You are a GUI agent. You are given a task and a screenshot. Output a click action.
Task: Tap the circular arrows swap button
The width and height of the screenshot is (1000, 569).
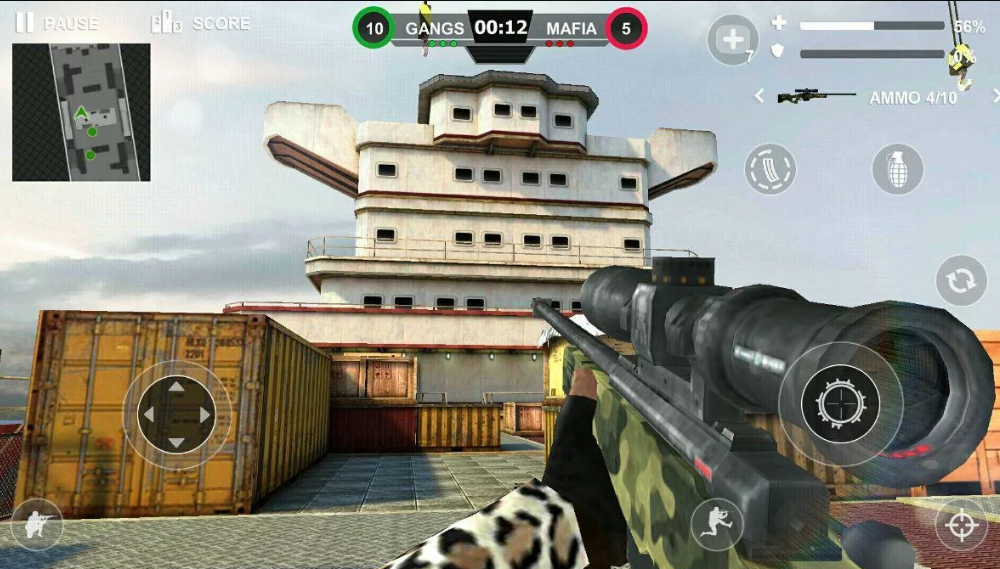point(961,281)
